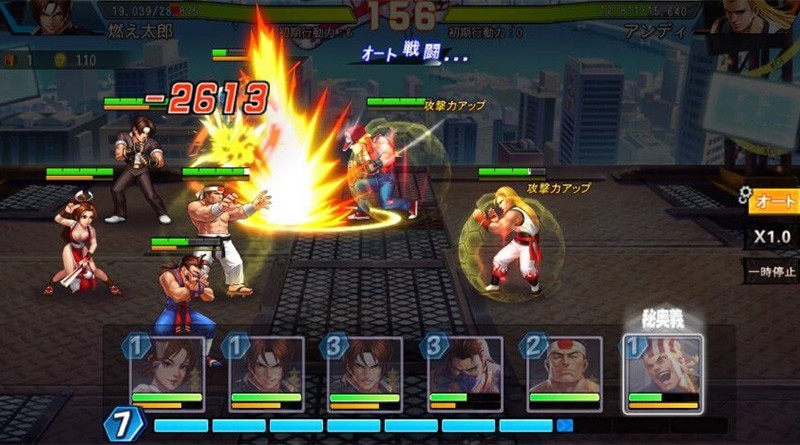Image resolution: width=800 pixels, height=445 pixels.
Task: Change battle speed with the X1.0 button
Action: 774,237
